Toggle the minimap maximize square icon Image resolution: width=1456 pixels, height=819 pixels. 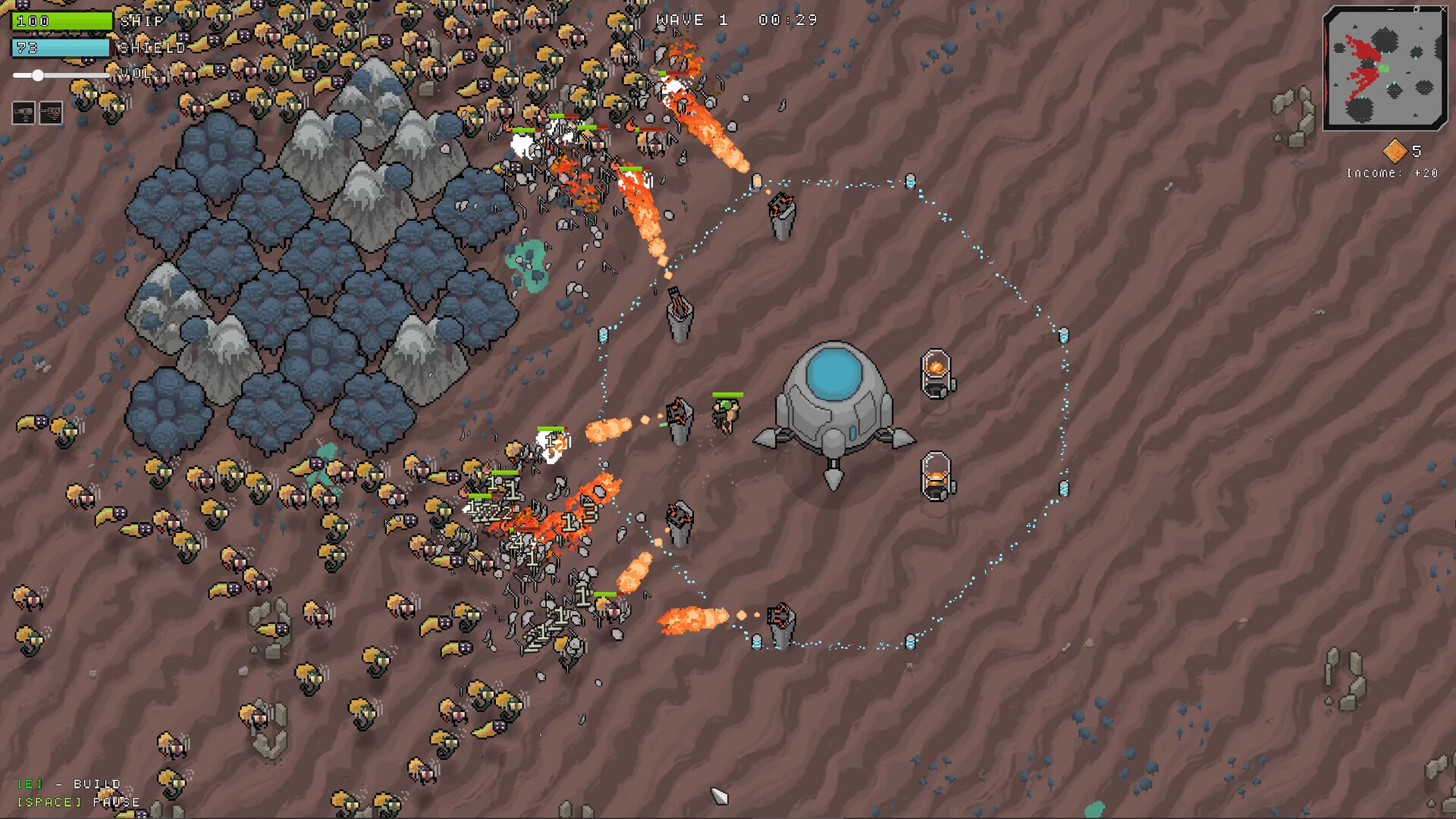(1417, 9)
